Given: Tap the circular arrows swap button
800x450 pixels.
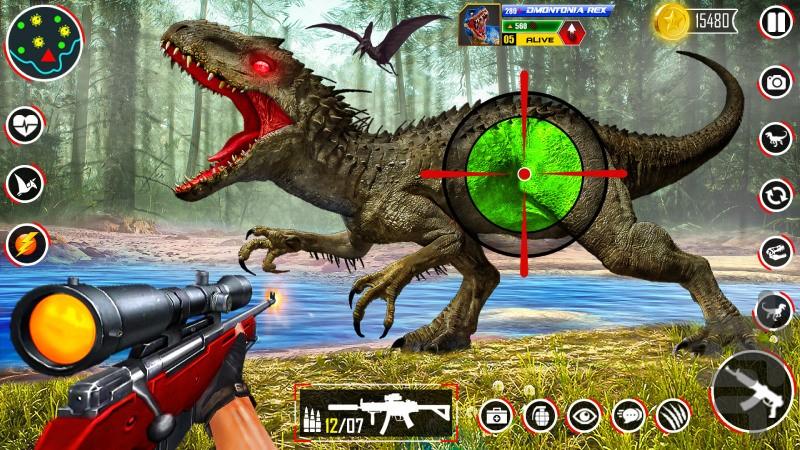Looking at the screenshot, I should tap(775, 195).
